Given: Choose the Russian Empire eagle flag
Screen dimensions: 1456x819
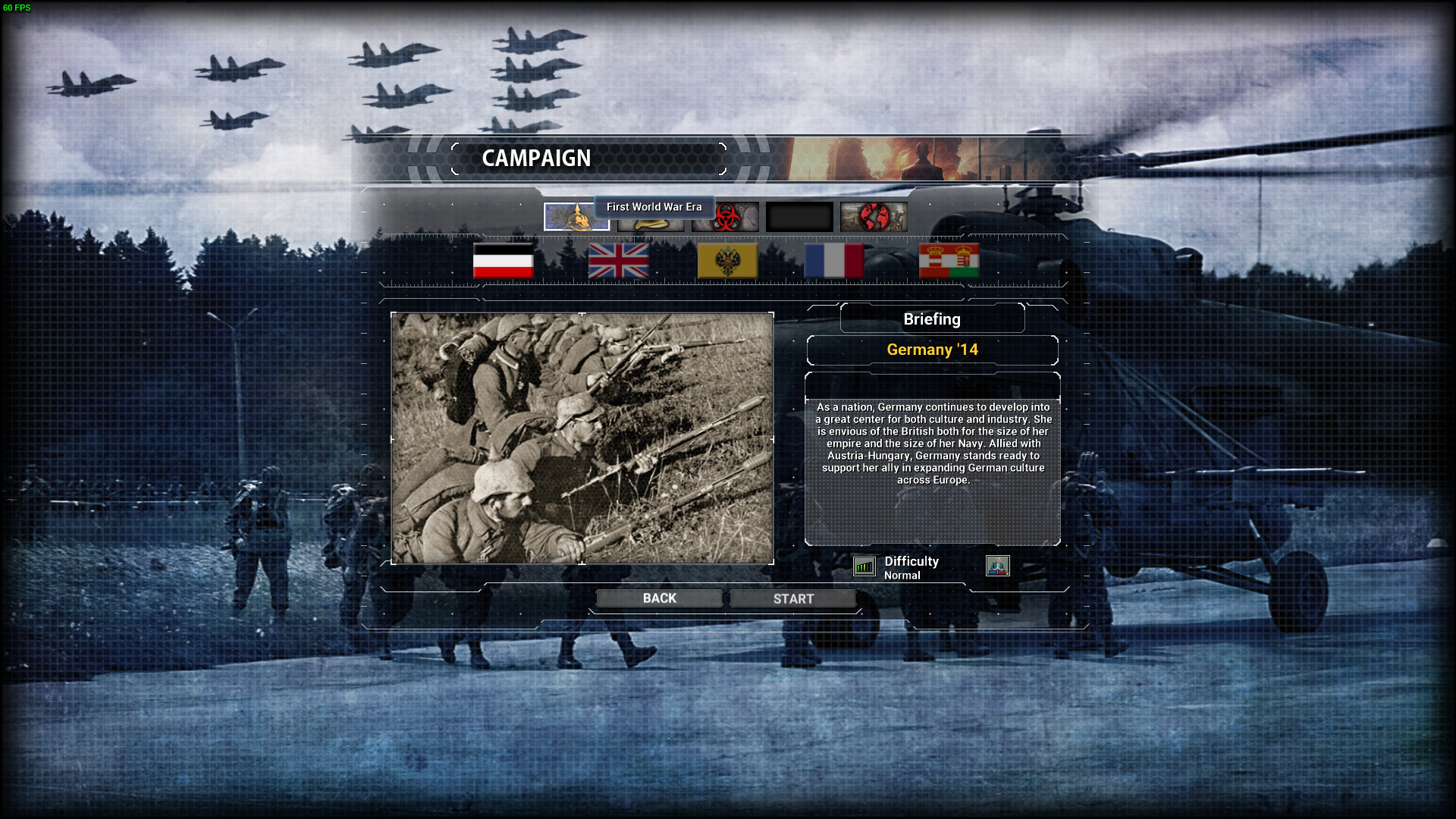Looking at the screenshot, I should (x=726, y=262).
